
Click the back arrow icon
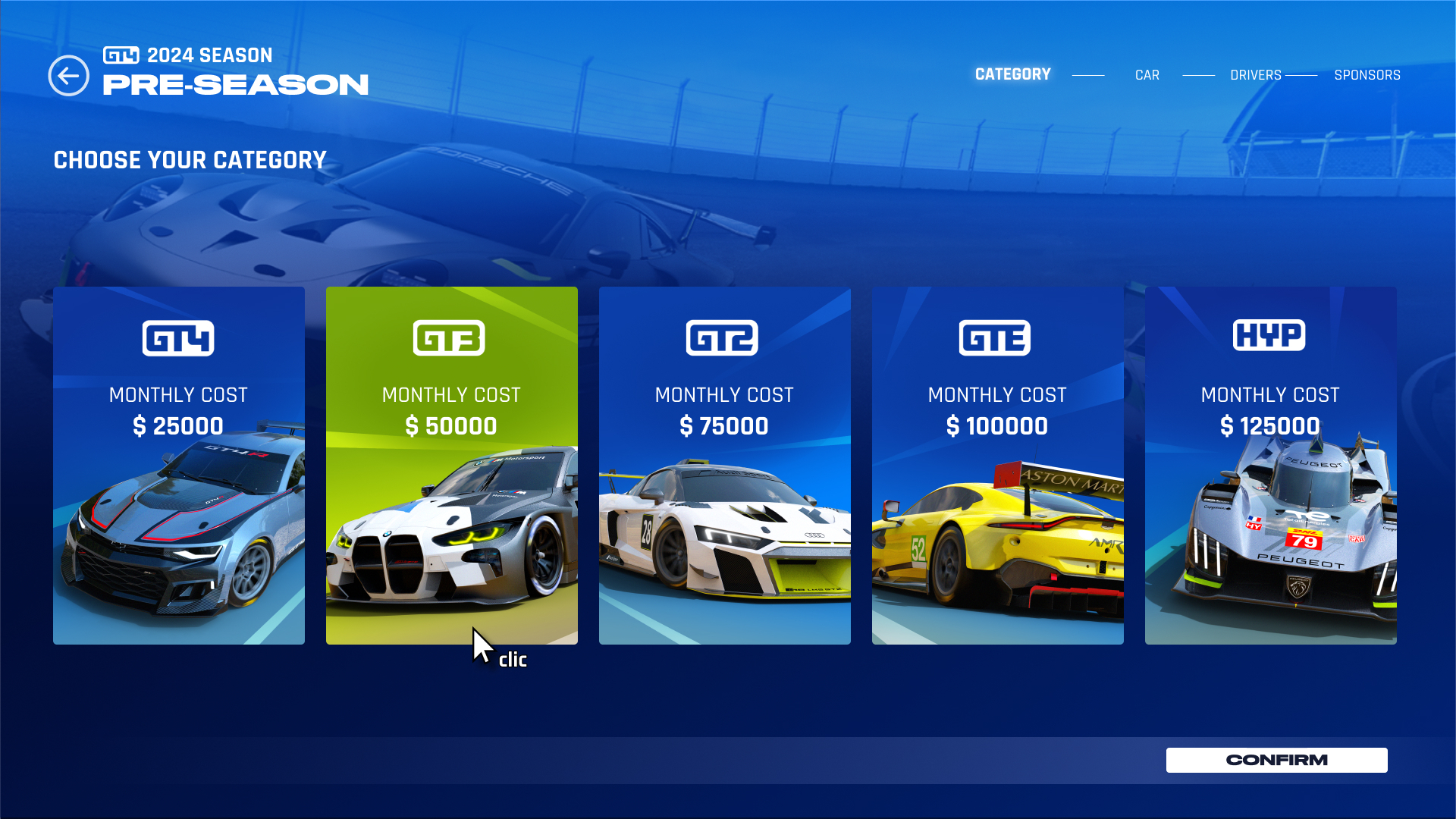(x=67, y=75)
